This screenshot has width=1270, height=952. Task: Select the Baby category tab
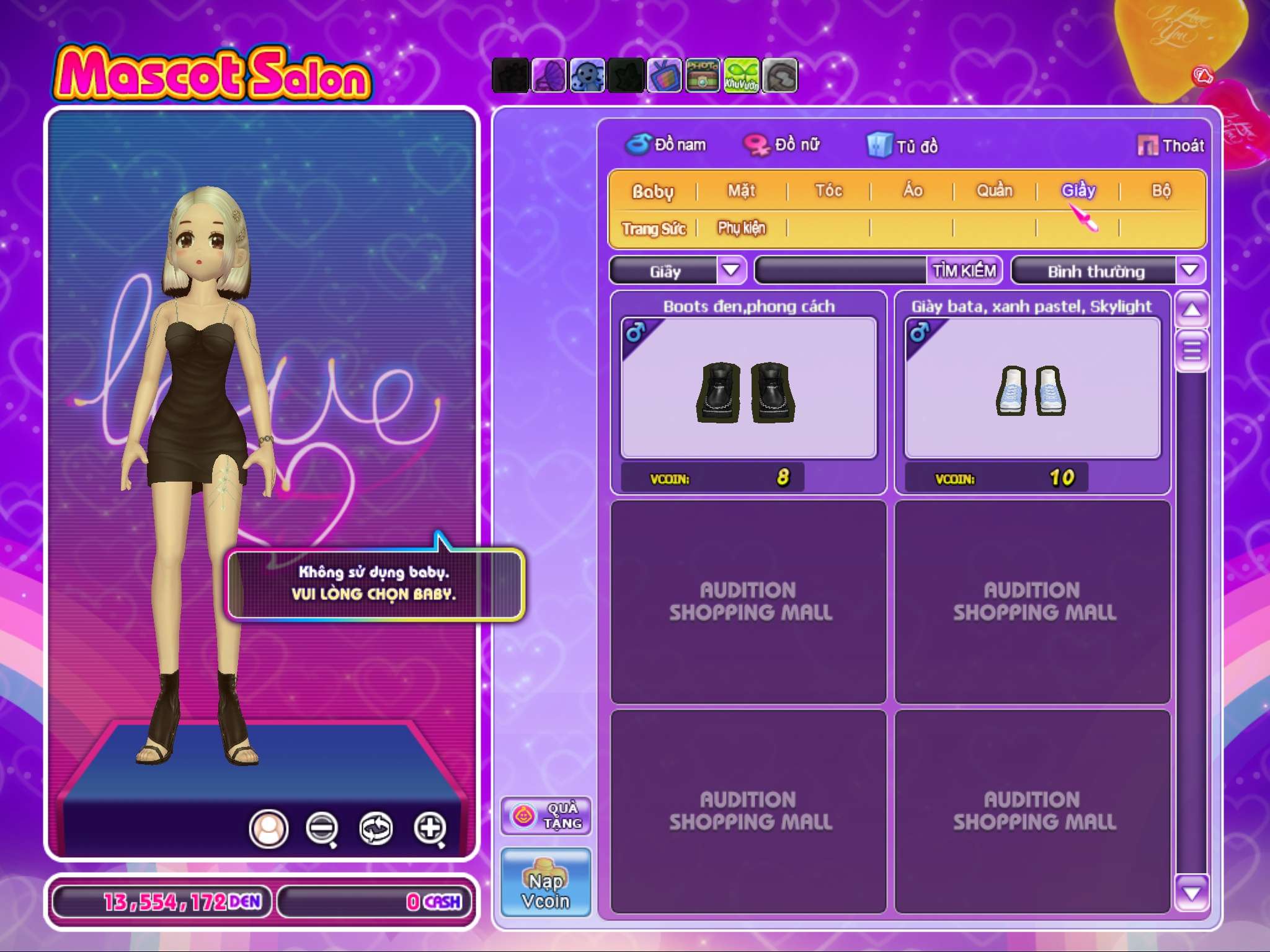tap(652, 192)
